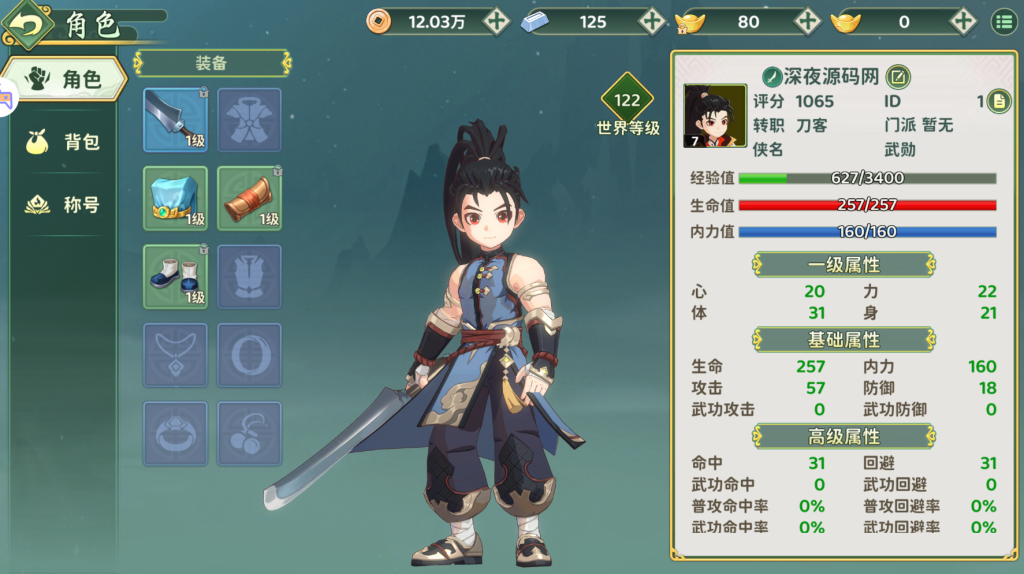Open the 称号 title tab

point(64,205)
